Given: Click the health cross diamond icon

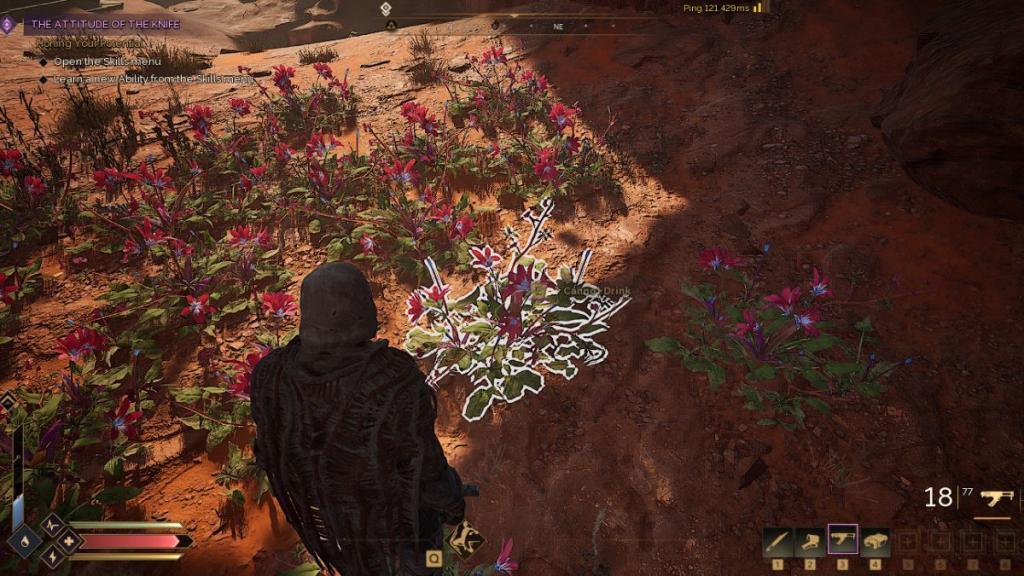Looking at the screenshot, I should [68, 541].
